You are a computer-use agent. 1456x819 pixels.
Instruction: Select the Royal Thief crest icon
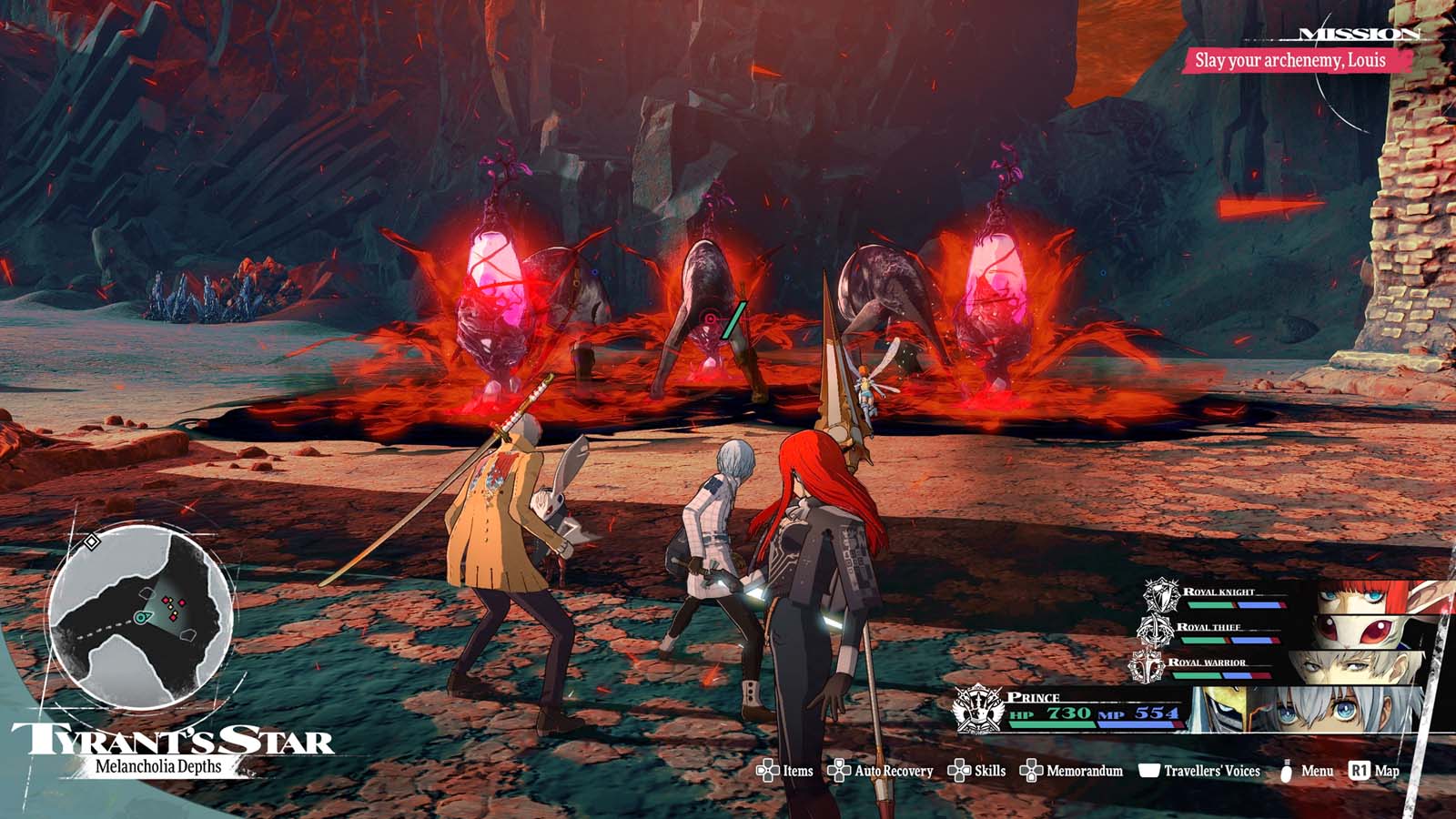pos(1154,632)
